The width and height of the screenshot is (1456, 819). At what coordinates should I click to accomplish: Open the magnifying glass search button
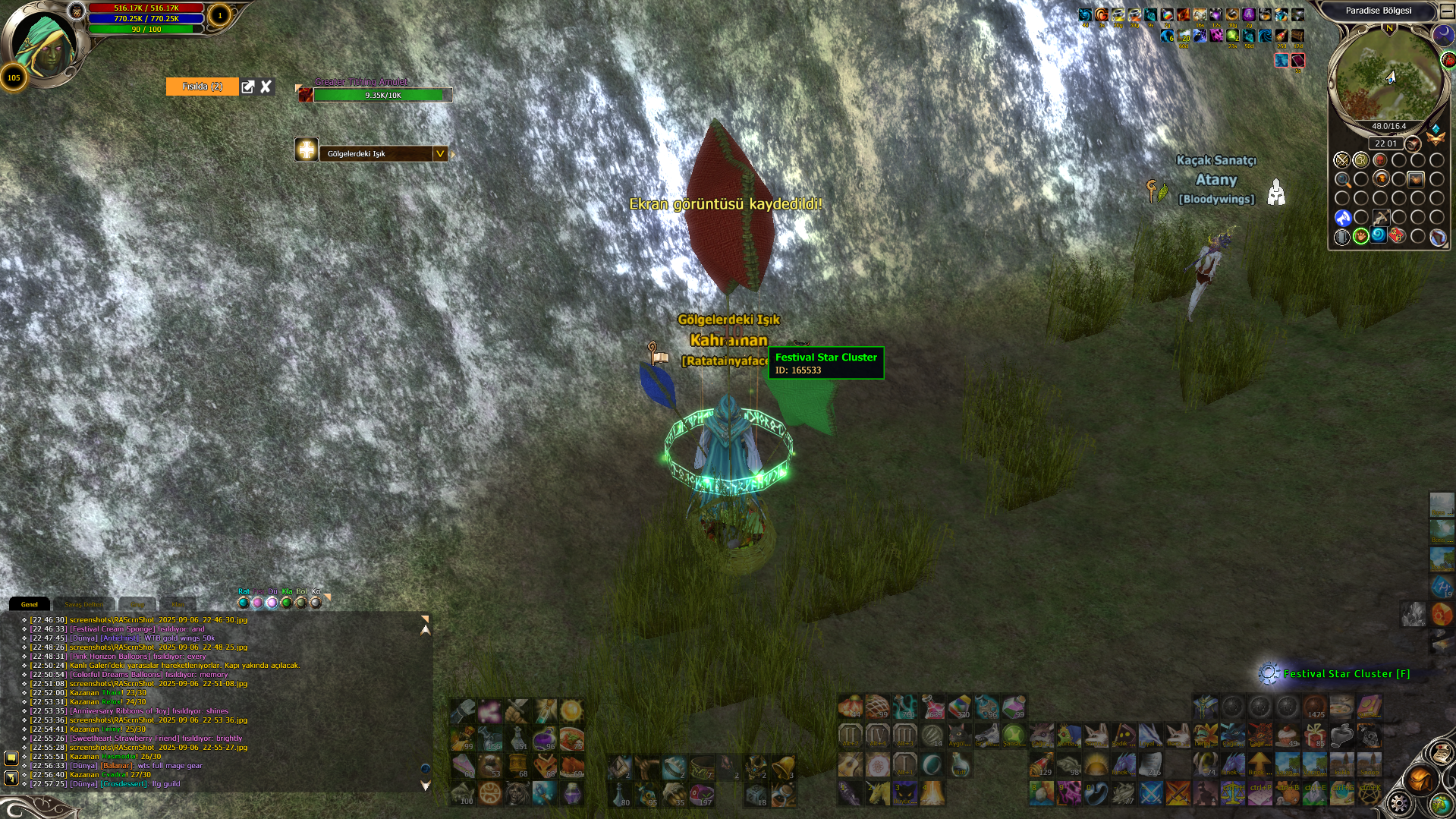(1342, 180)
